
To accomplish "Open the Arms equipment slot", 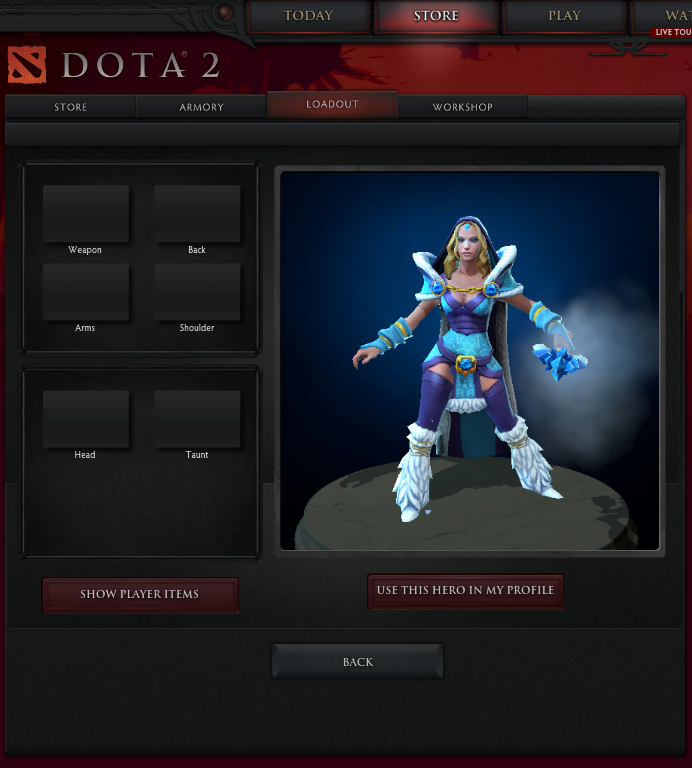I will point(86,291).
